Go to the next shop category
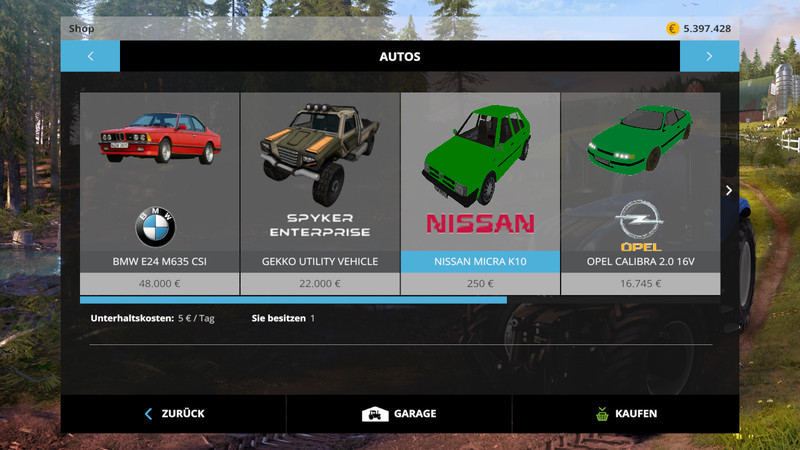Viewport: 800px width, 450px height. (709, 56)
